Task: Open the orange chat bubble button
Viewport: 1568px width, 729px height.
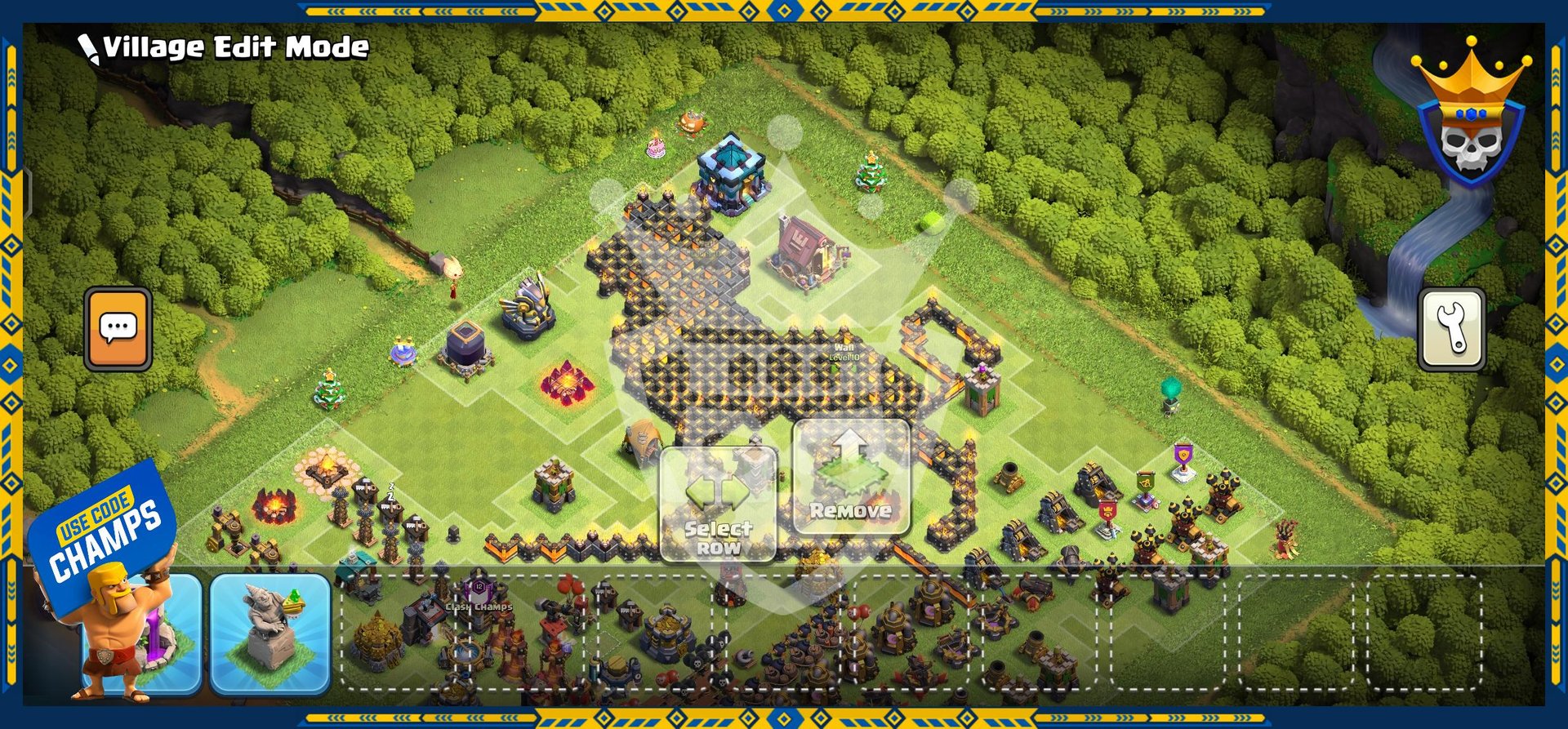Action: [118, 329]
